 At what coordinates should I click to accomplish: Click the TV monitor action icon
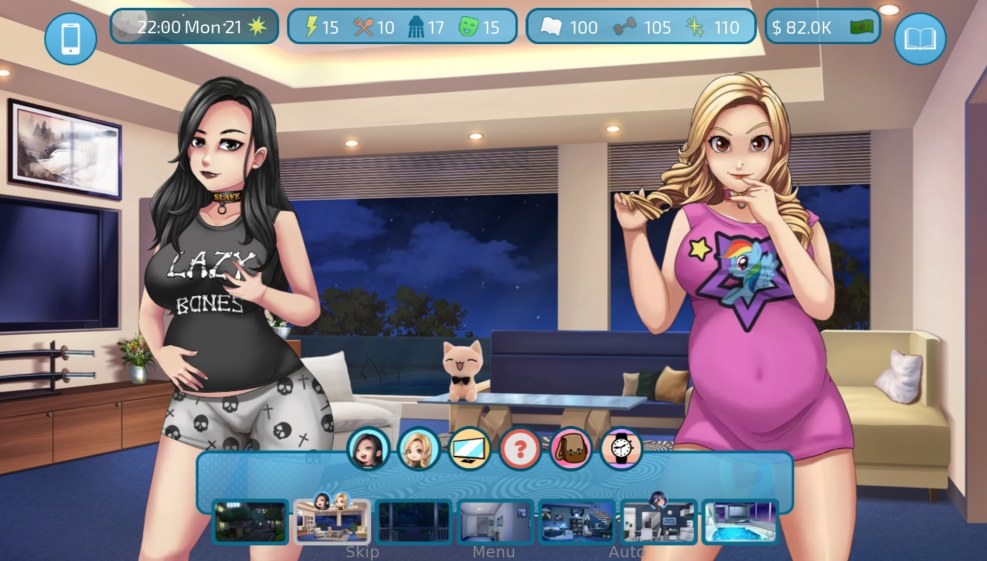coord(469,449)
